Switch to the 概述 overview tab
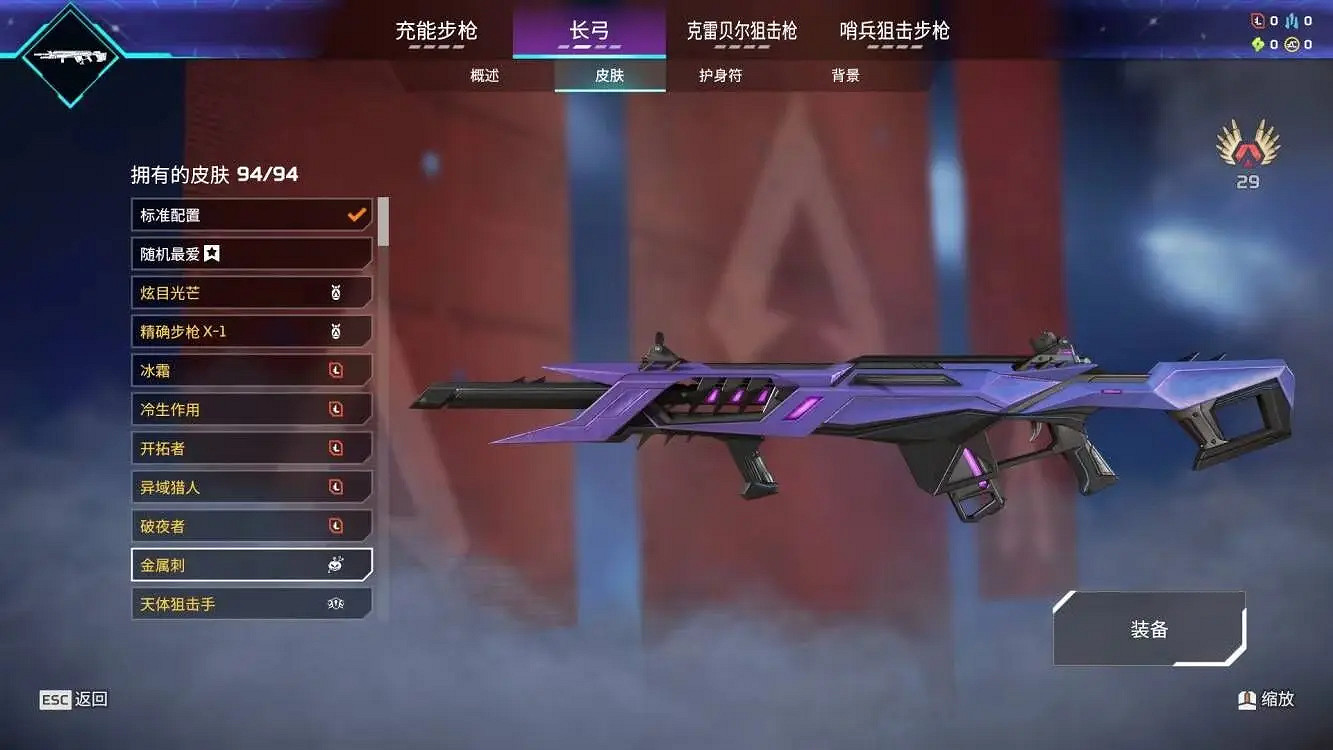1333x750 pixels. 484,75
